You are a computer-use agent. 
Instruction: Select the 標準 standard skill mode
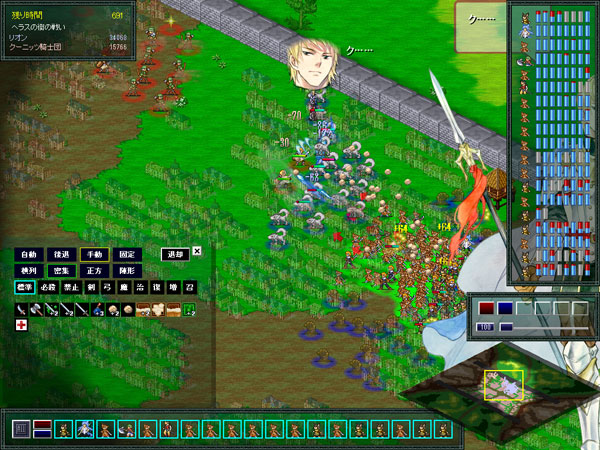click(x=24, y=288)
